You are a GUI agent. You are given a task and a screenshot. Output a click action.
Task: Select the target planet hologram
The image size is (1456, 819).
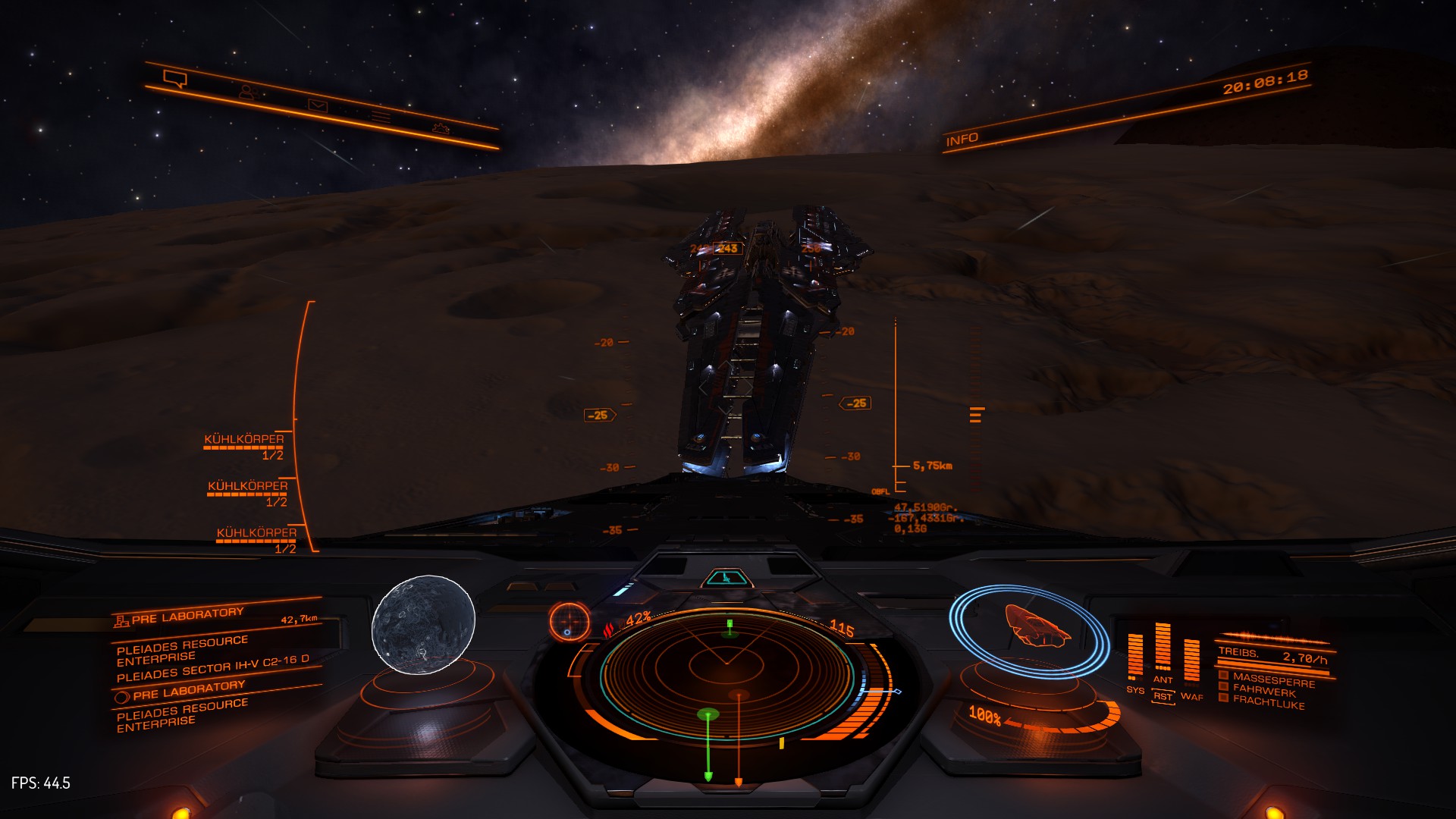[423, 623]
